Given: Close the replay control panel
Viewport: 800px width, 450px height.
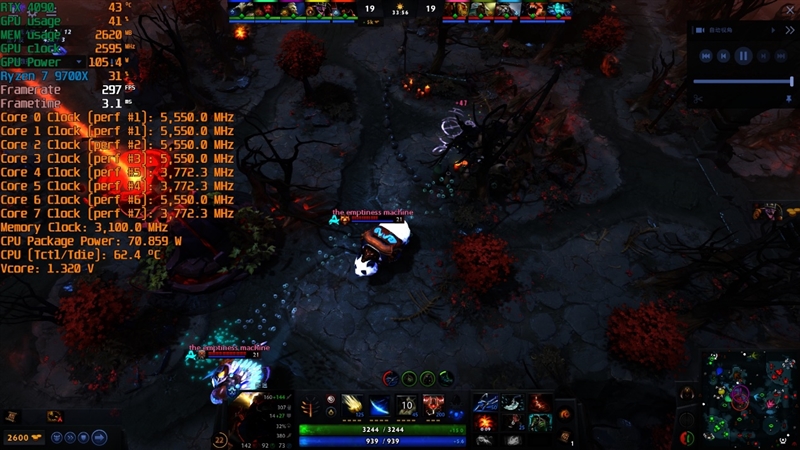Looking at the screenshot, I should (x=791, y=30).
